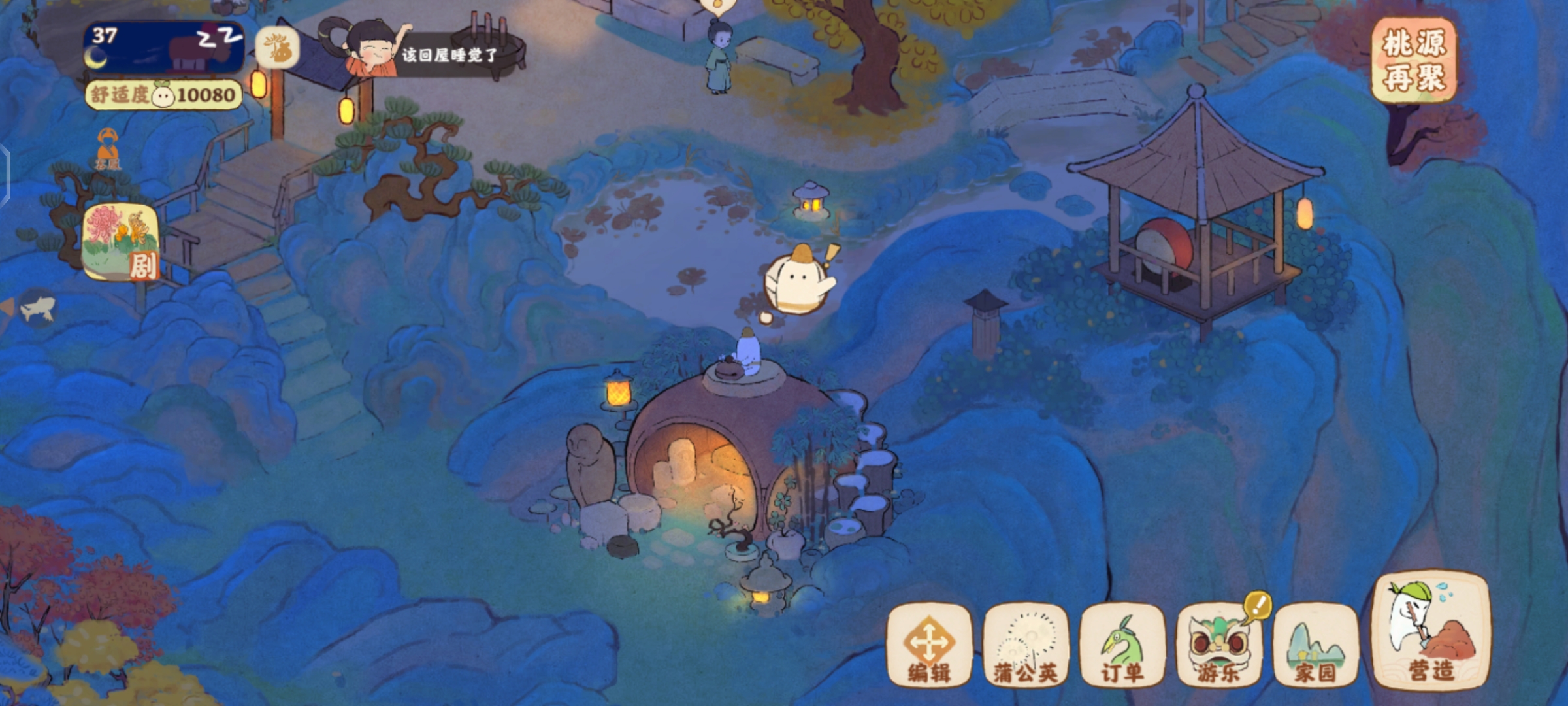Open the 桃源再聚 event banner
The image size is (1568, 706).
tap(1414, 61)
